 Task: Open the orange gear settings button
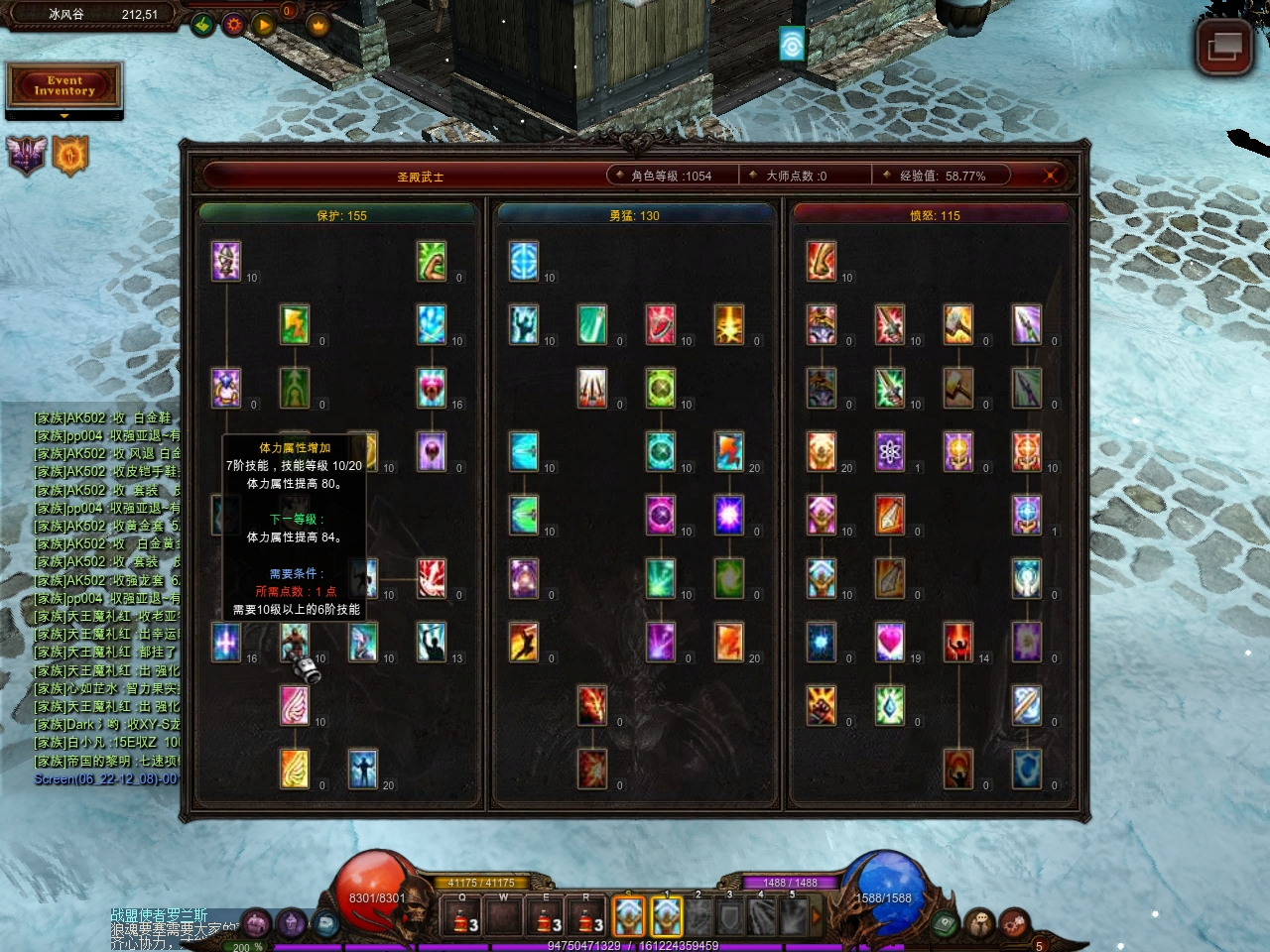click(x=233, y=25)
